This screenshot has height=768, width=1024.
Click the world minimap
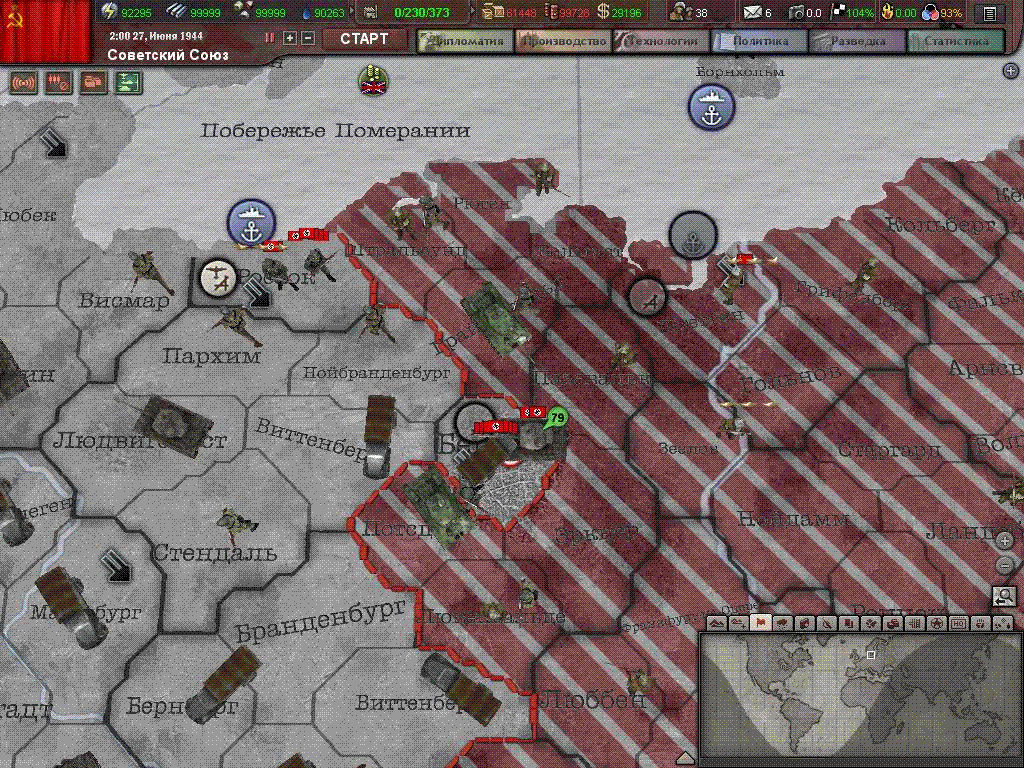pyautogui.click(x=860, y=694)
